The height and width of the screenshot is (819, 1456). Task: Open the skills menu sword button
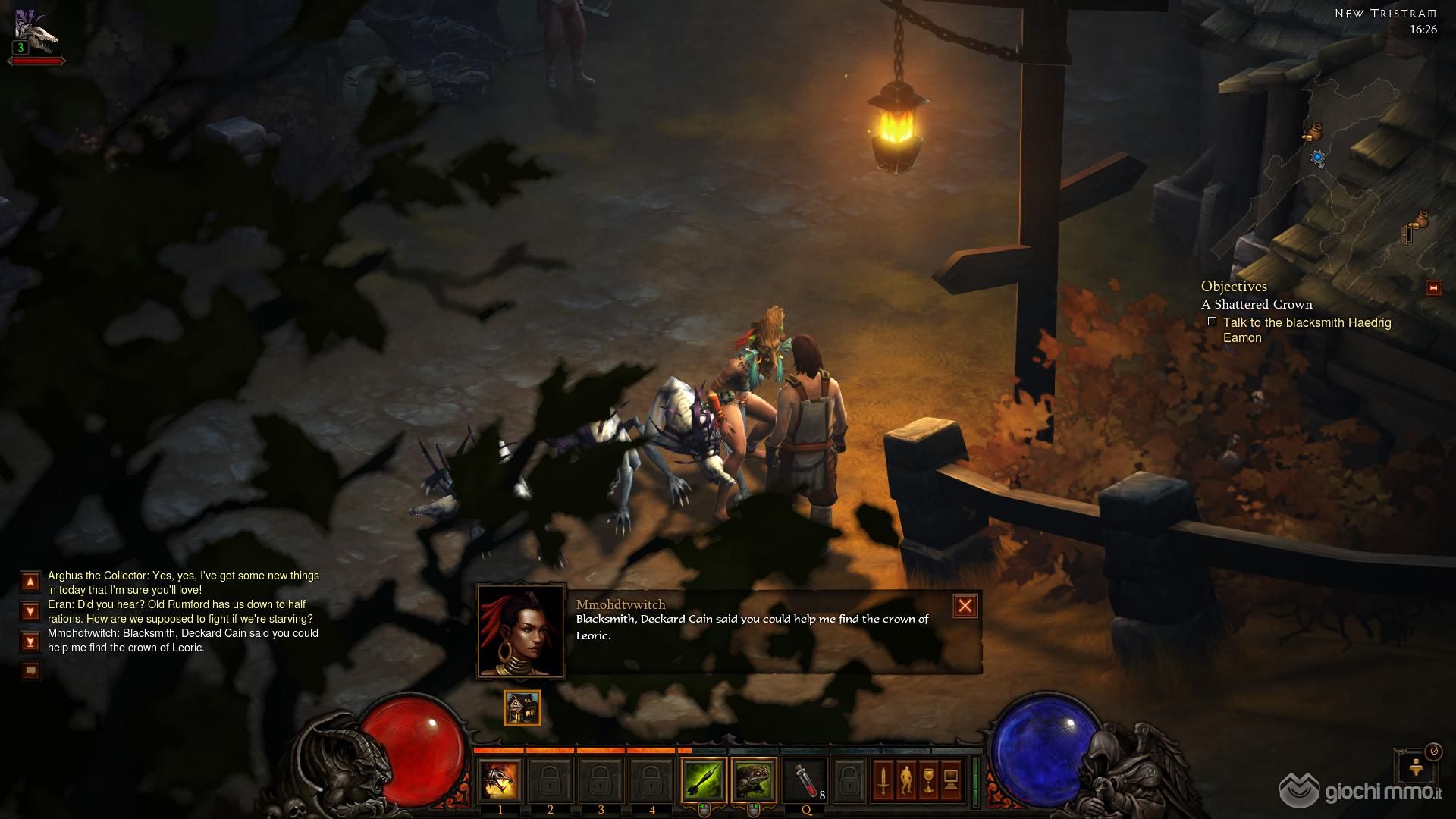click(883, 780)
